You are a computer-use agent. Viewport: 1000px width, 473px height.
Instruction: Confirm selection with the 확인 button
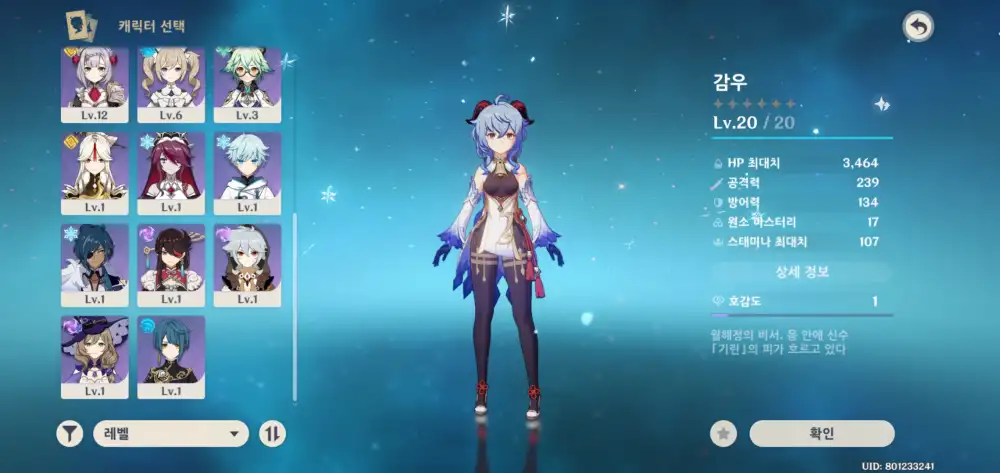click(821, 433)
